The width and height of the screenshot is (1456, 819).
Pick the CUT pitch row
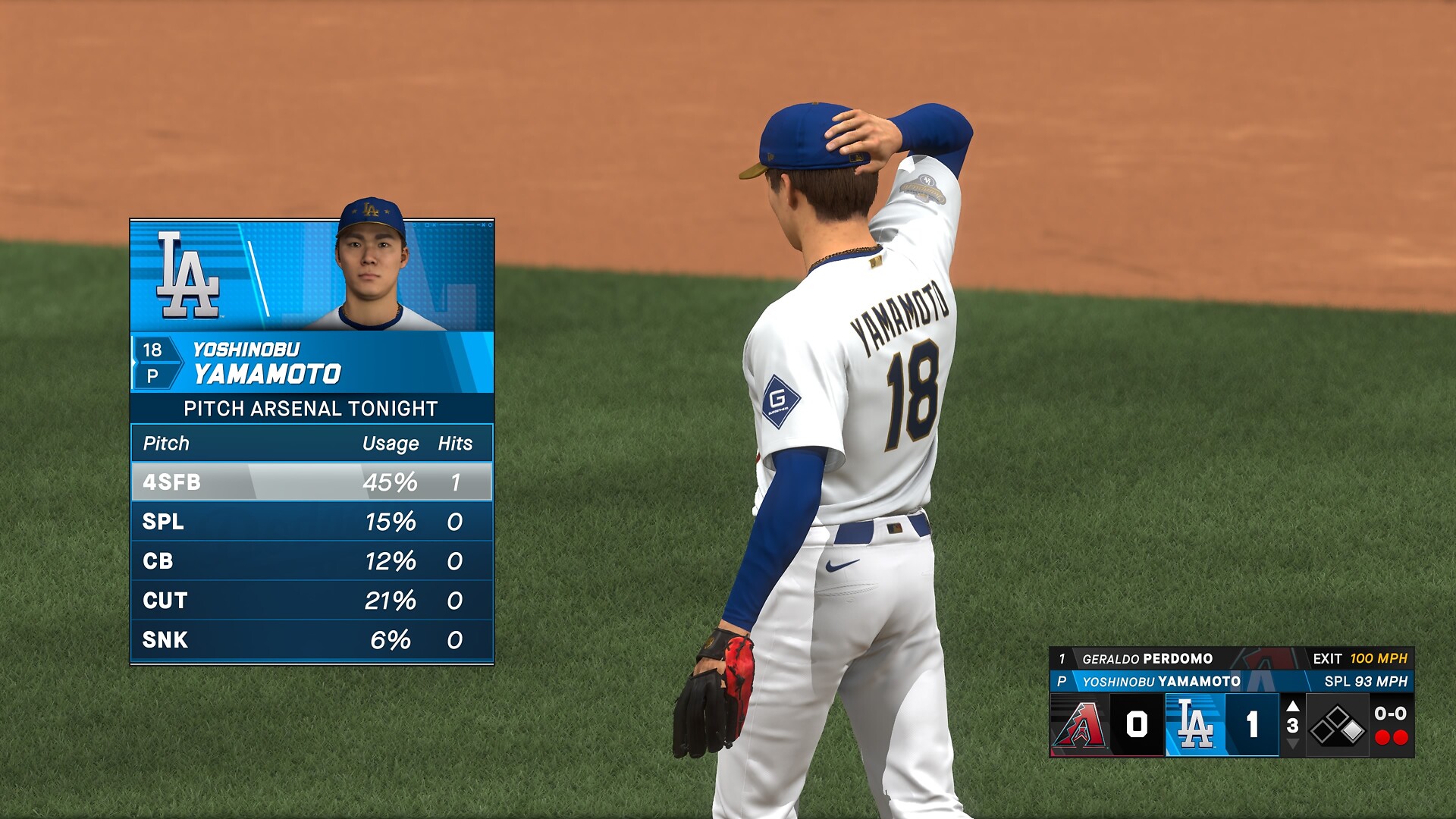[x=312, y=601]
